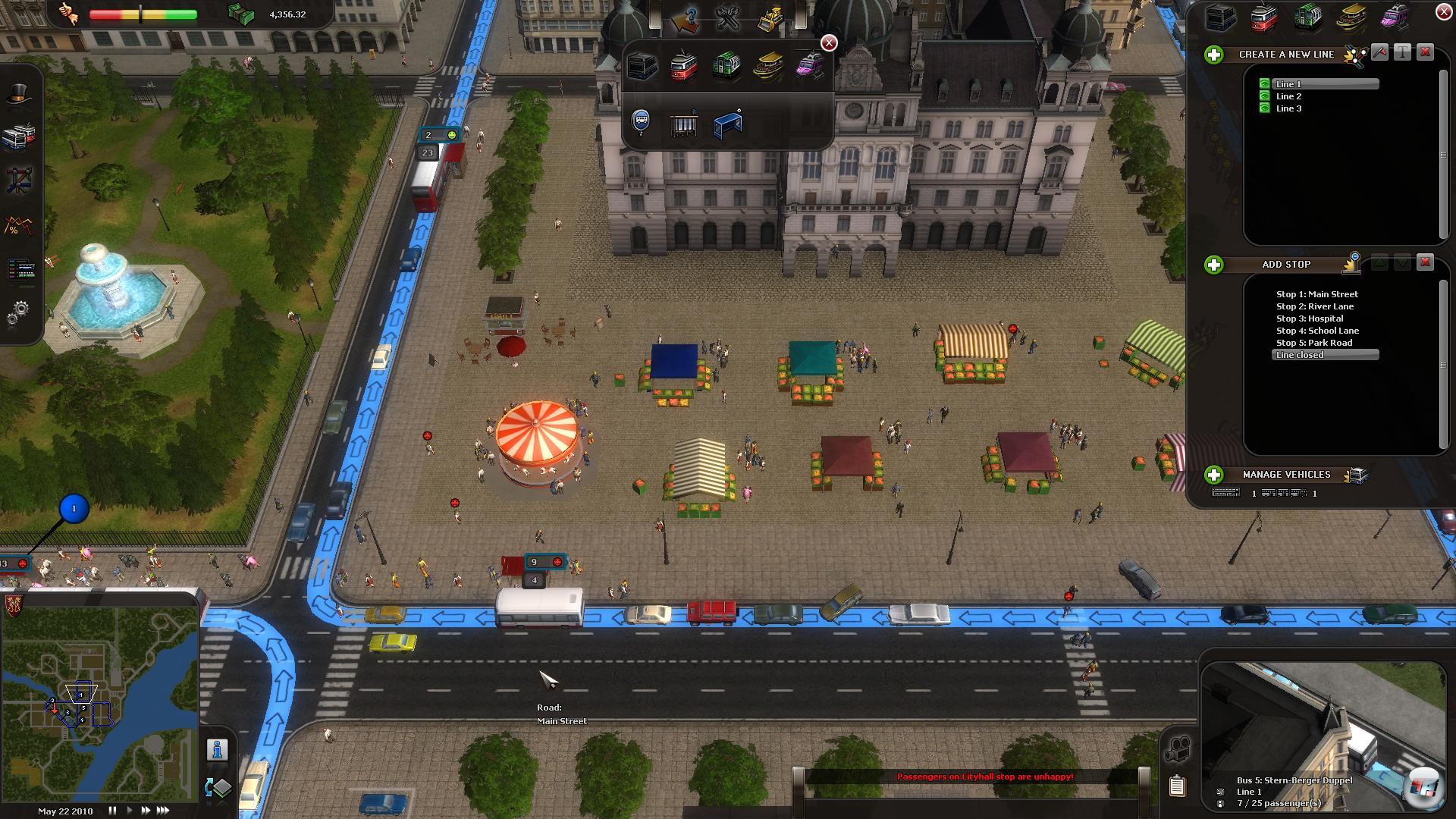This screenshot has height=819, width=1456.
Task: Set the fastest triple-arrow game speed
Action: [x=162, y=811]
